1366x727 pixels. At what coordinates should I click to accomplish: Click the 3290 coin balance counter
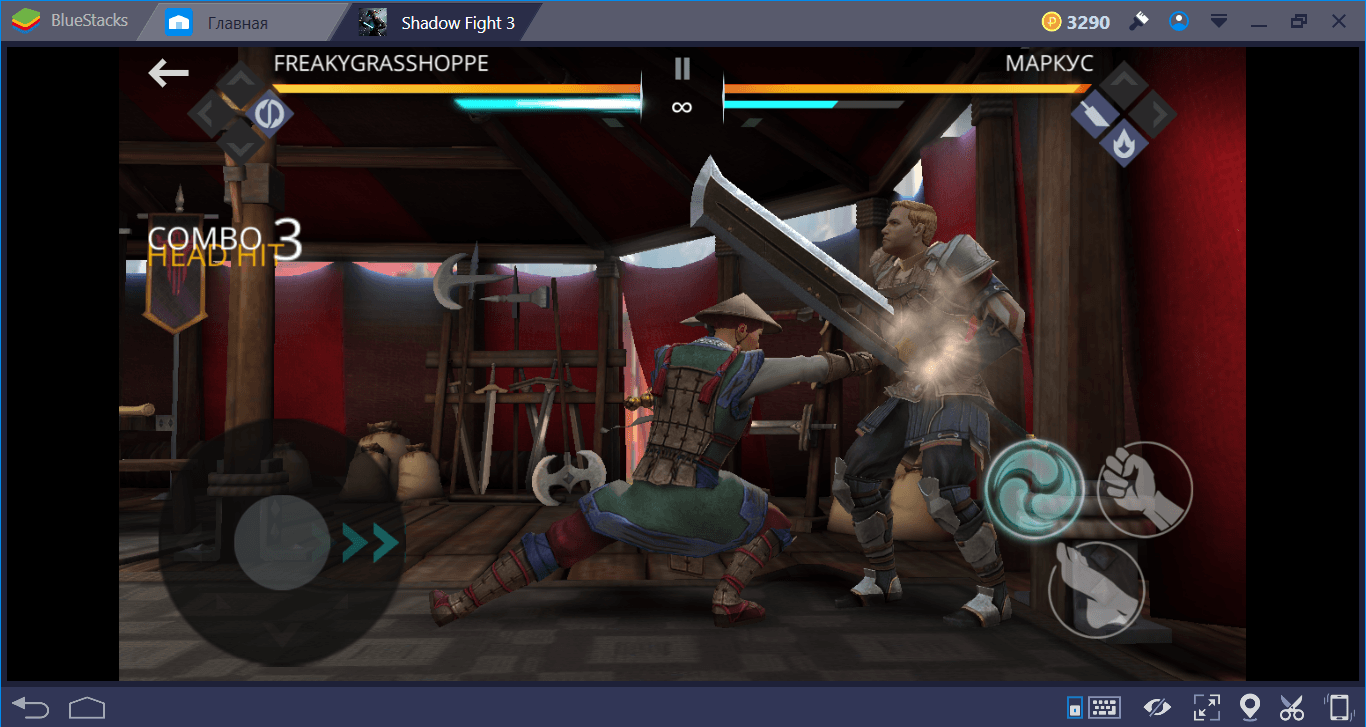coord(1075,19)
